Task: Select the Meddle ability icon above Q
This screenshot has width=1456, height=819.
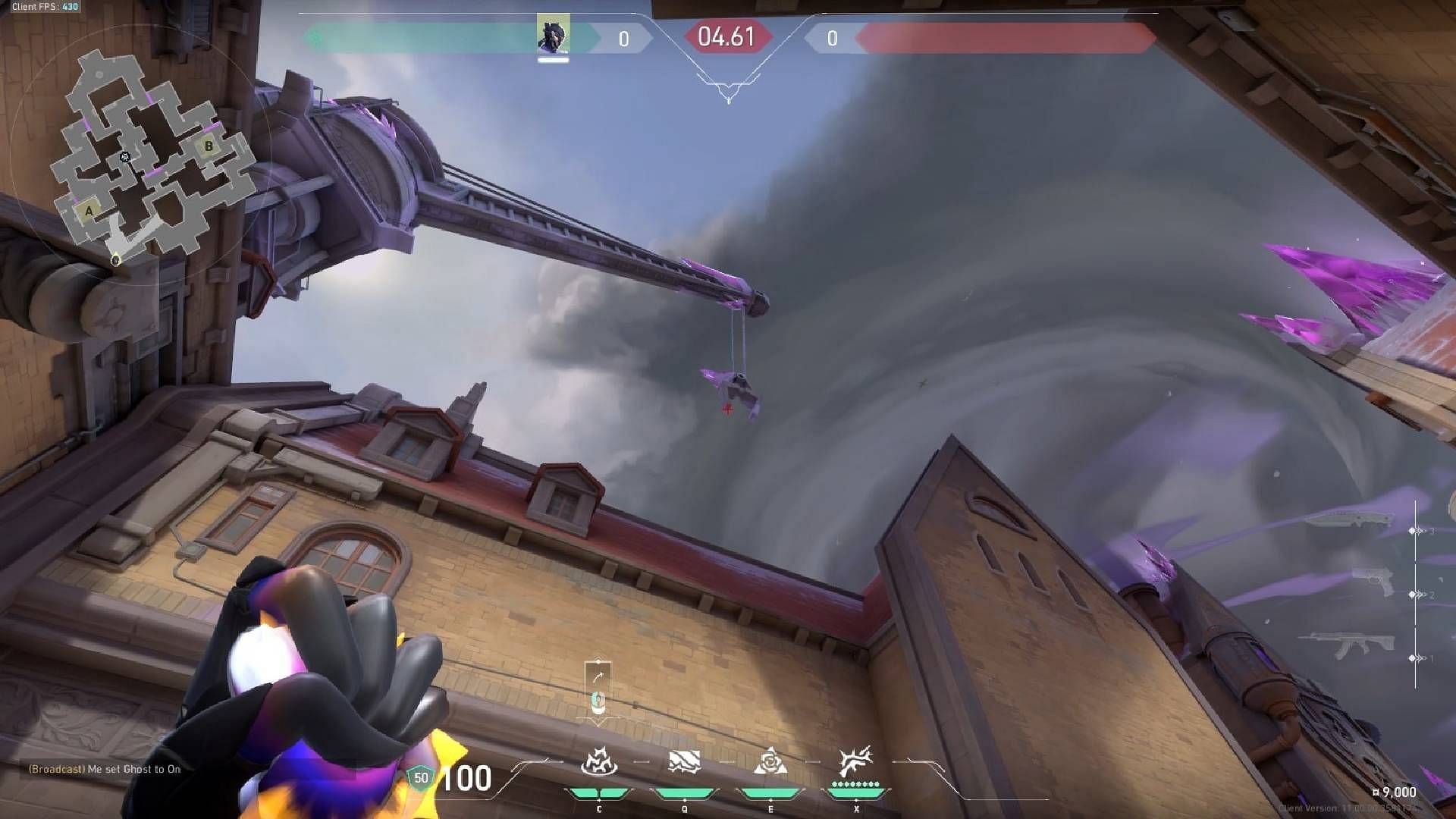Action: point(684,761)
